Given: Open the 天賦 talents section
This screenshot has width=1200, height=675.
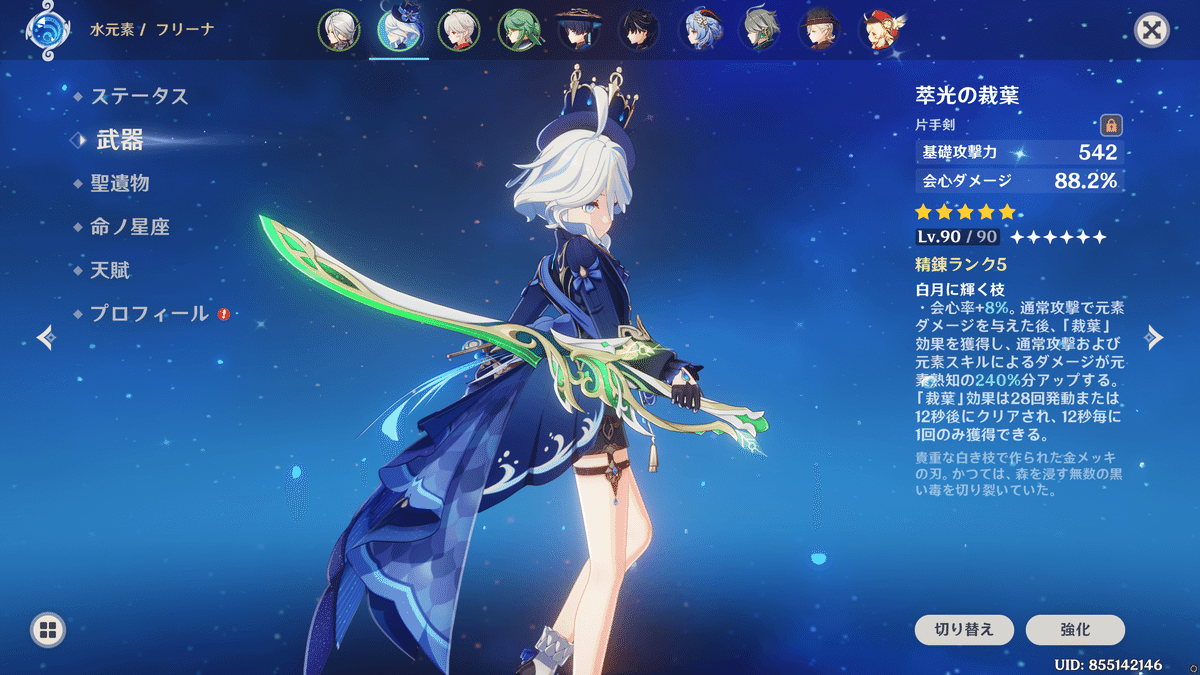Looking at the screenshot, I should pyautogui.click(x=110, y=270).
